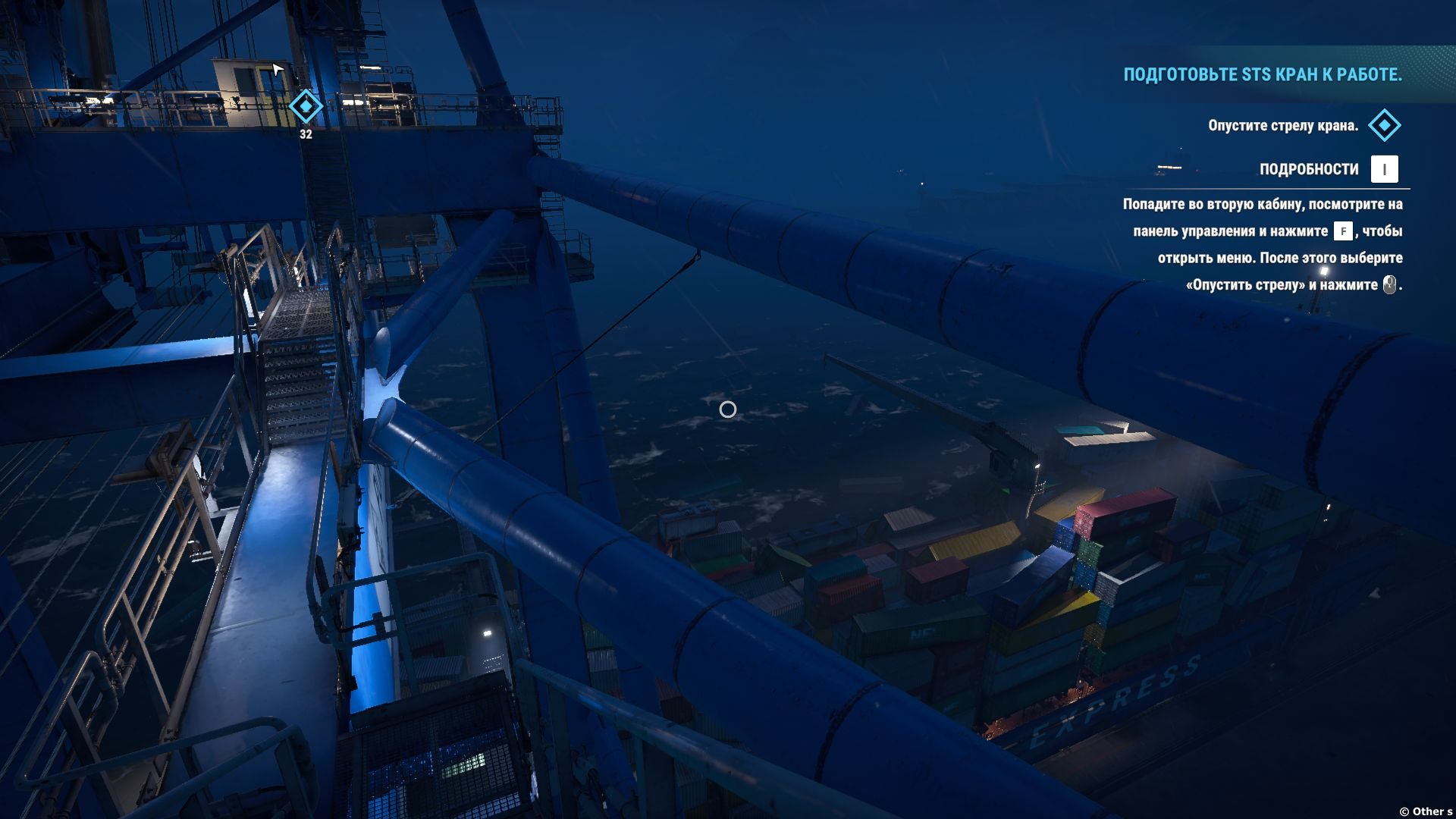Toggle the ПОДРОБНОСТИ details section
1456x819 pixels.
point(1309,169)
